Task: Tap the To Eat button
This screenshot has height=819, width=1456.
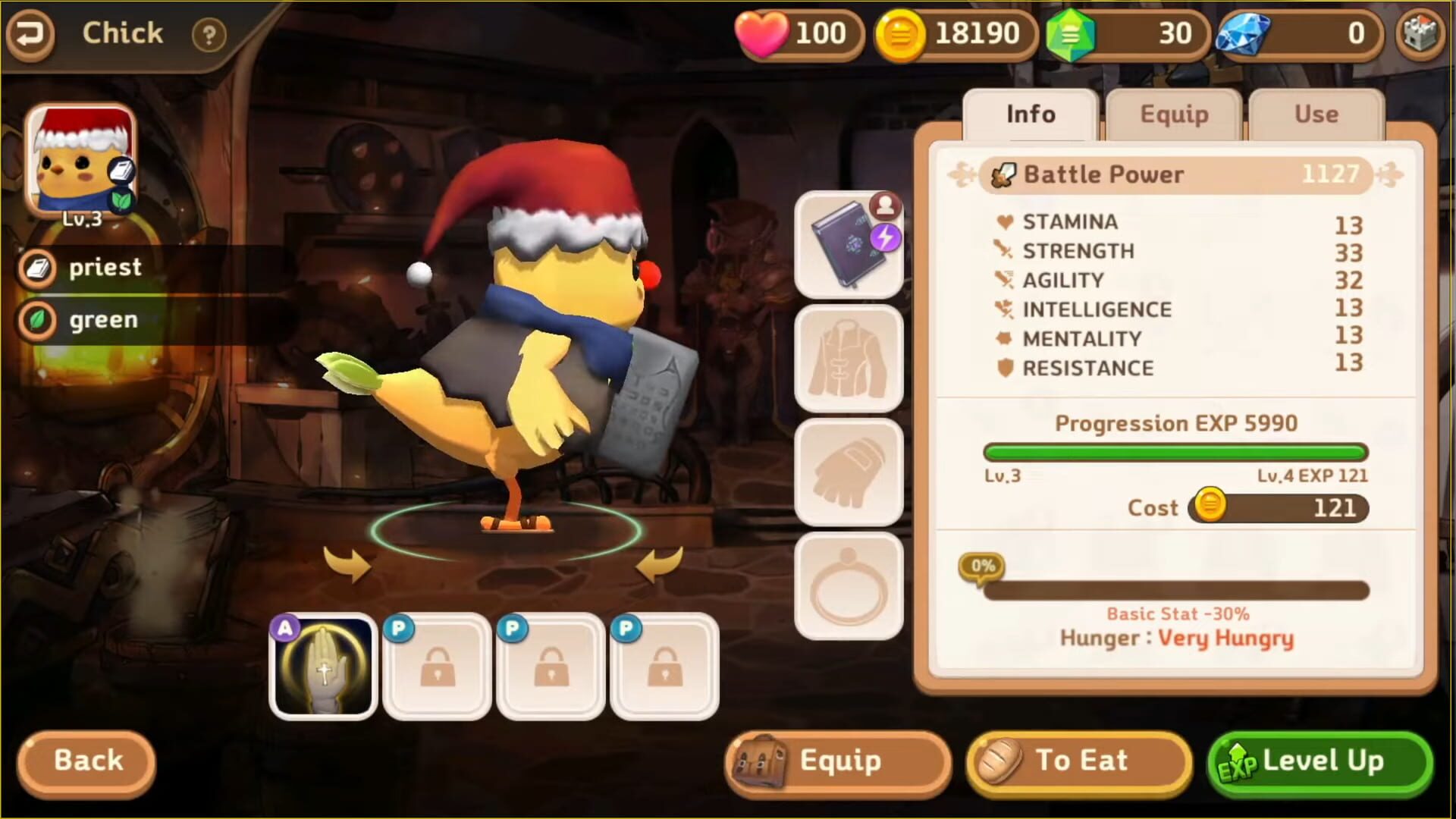Action: 1077,761
